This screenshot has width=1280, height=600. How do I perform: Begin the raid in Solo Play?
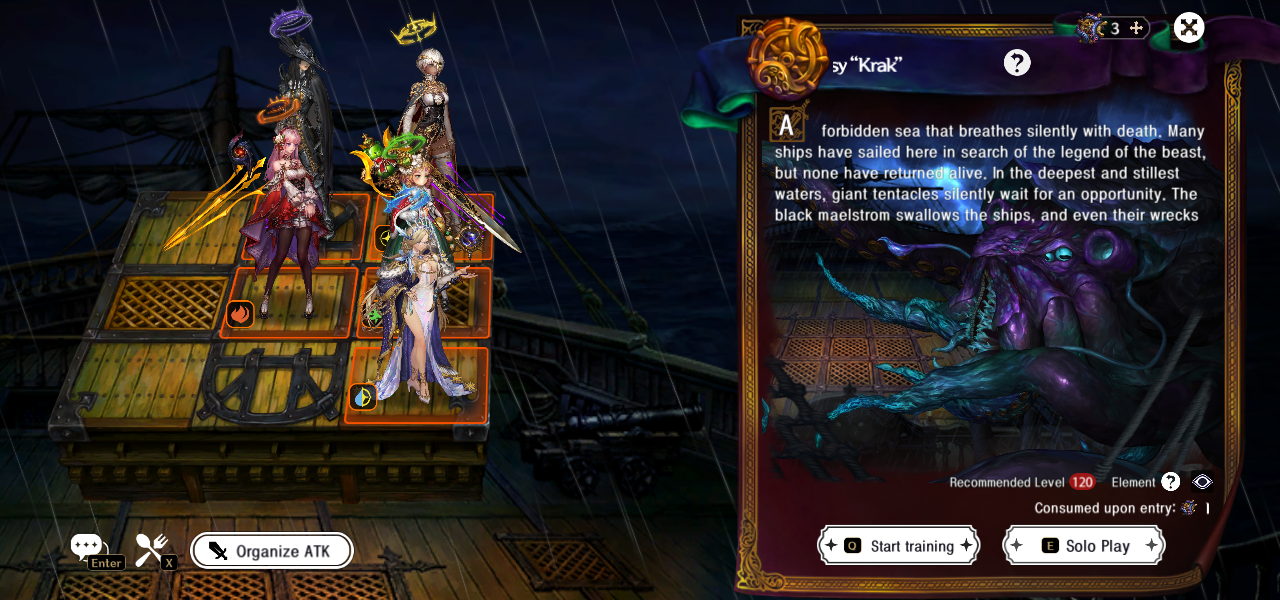coord(1084,546)
